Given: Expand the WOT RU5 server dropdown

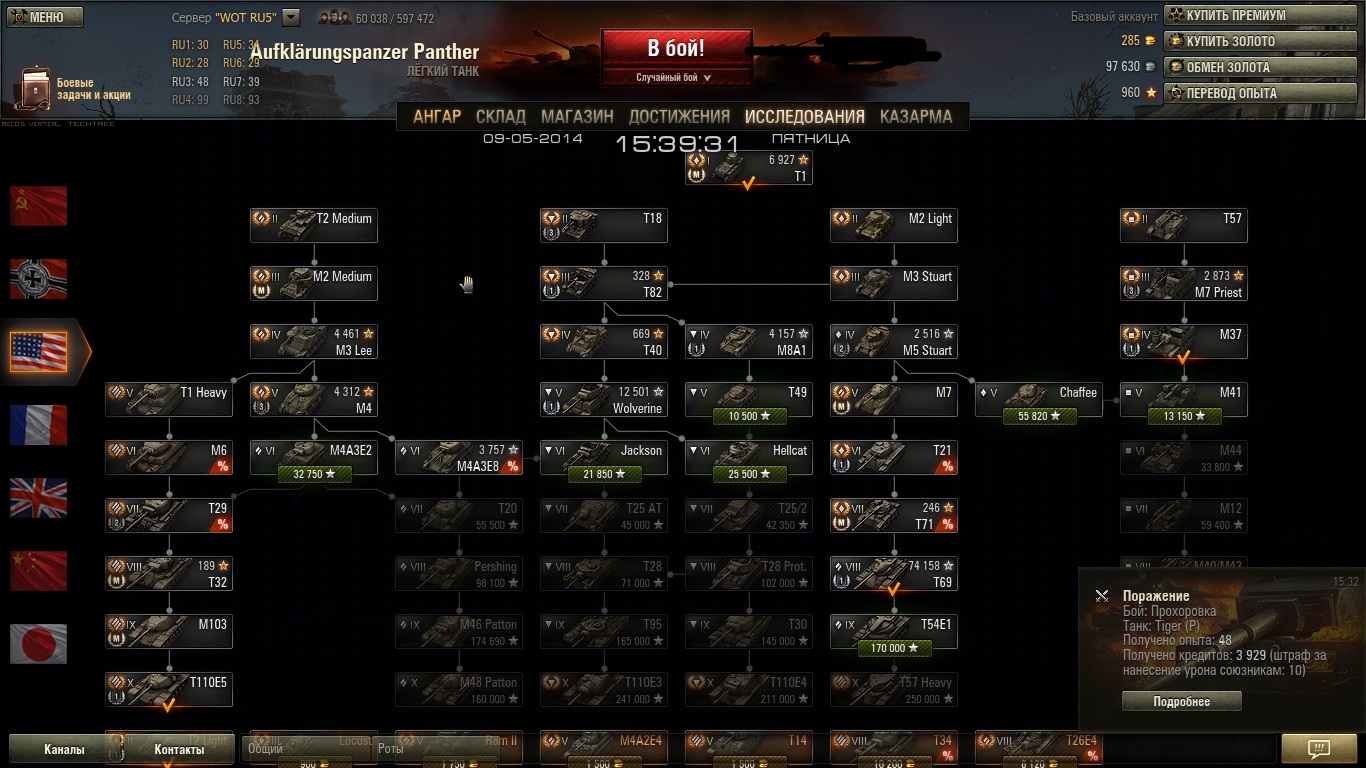Looking at the screenshot, I should 291,17.
